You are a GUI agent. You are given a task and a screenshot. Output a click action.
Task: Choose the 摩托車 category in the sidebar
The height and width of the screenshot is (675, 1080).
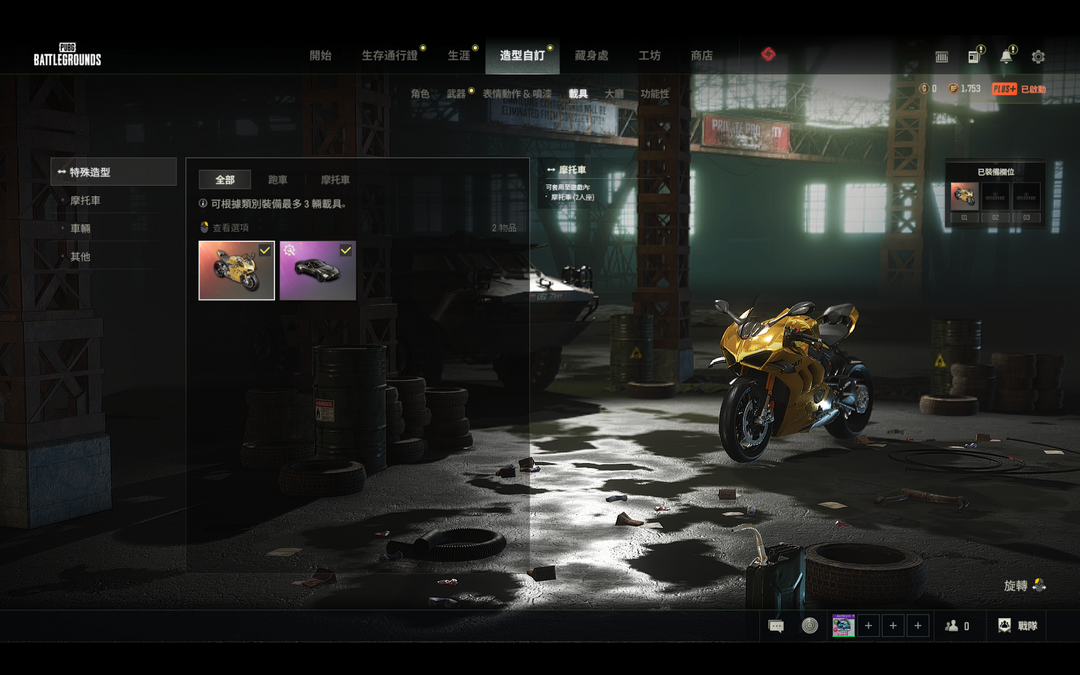pos(85,201)
